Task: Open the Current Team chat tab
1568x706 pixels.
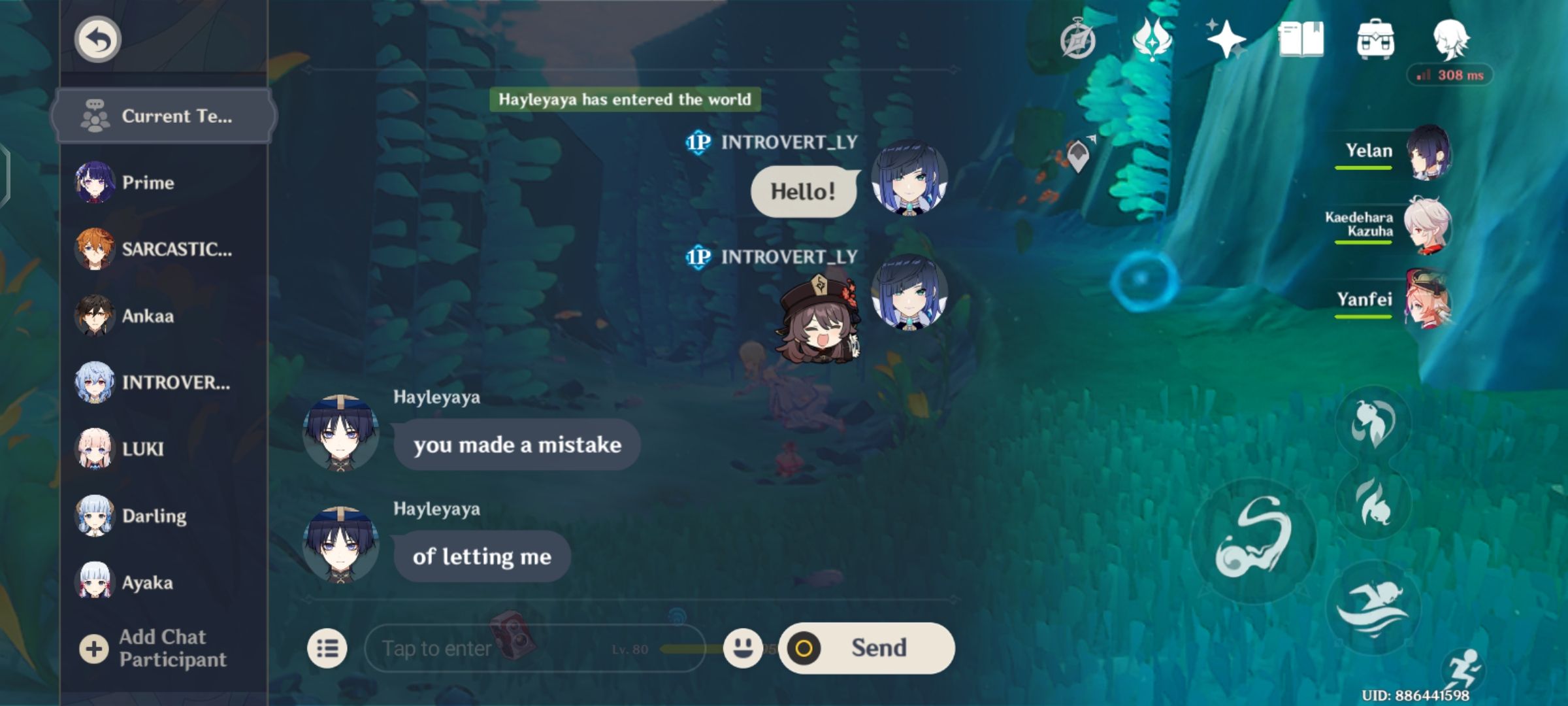Action: (163, 116)
